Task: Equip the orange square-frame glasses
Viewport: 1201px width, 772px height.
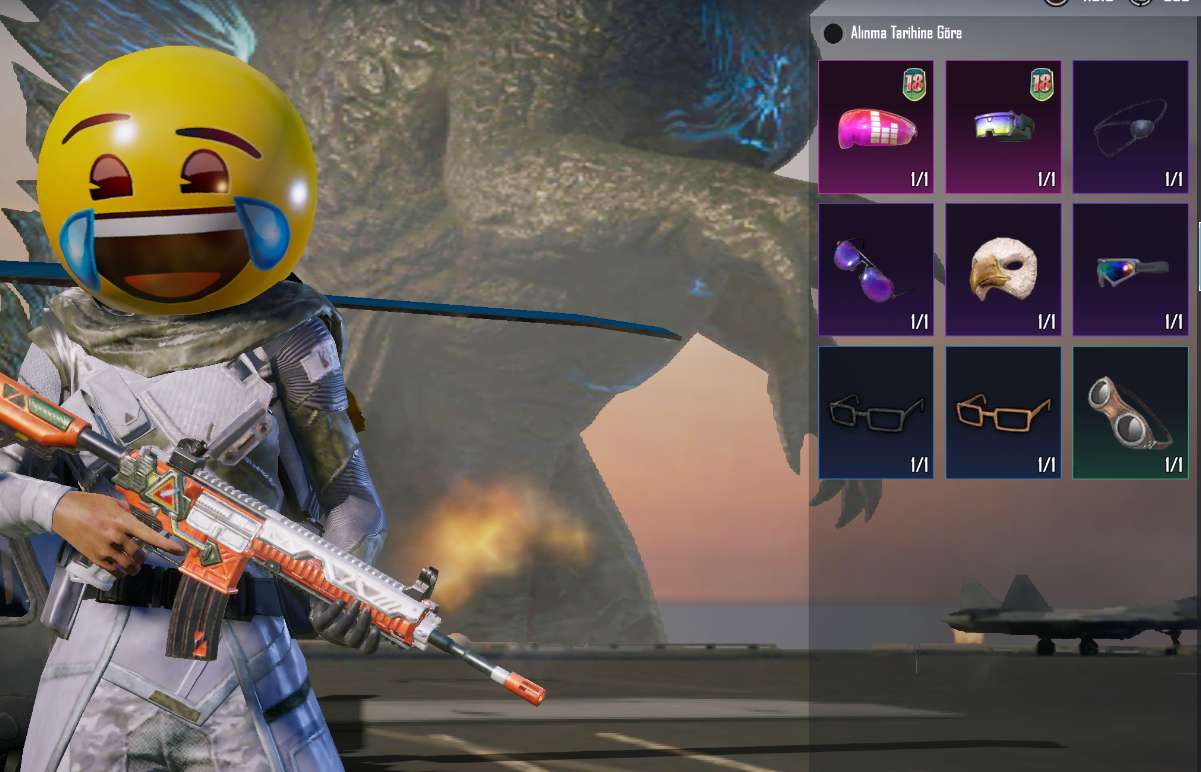Action: coord(1003,412)
